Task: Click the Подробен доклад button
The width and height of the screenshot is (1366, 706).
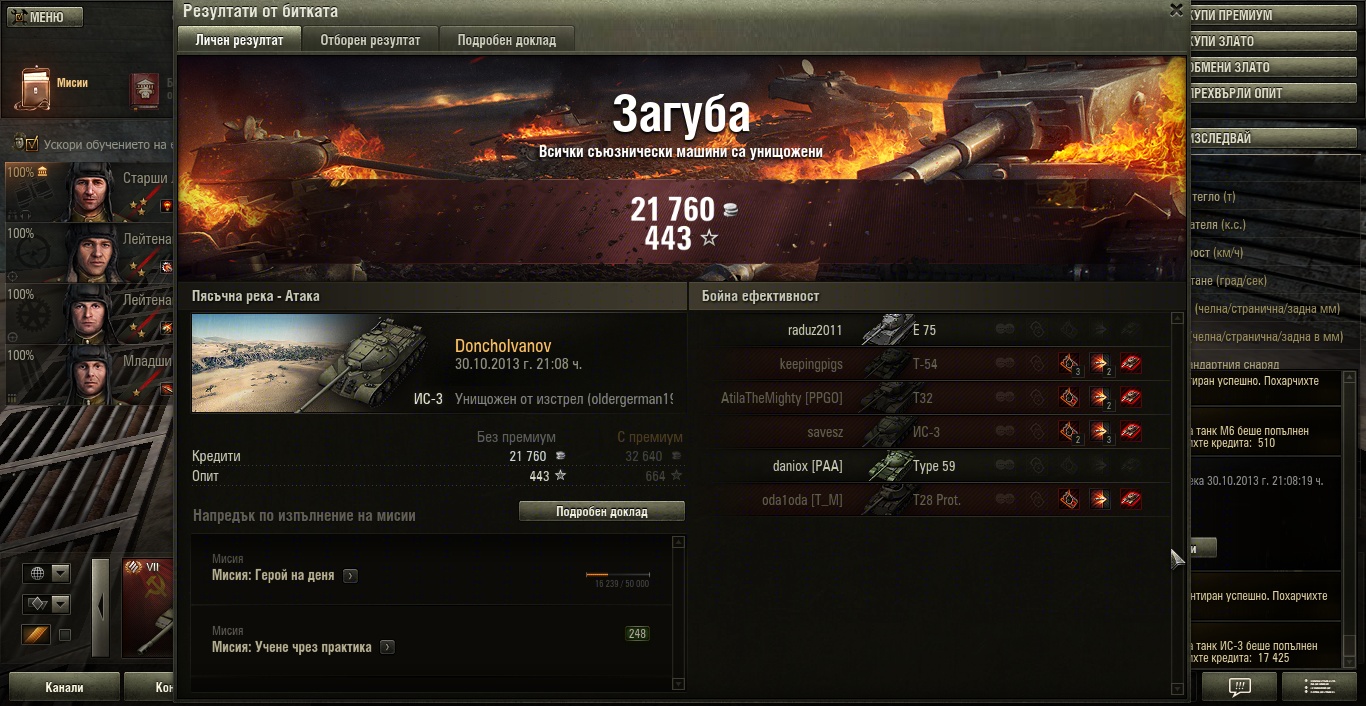Action: 601,511
